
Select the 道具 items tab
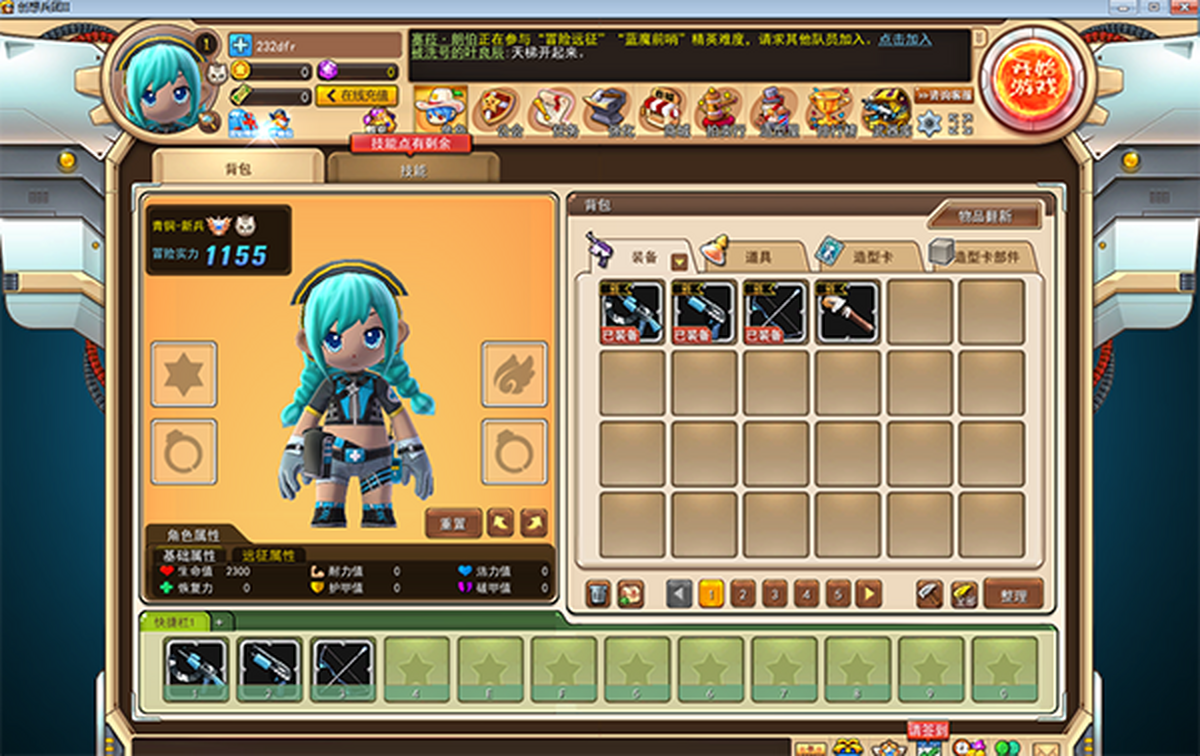[755, 257]
